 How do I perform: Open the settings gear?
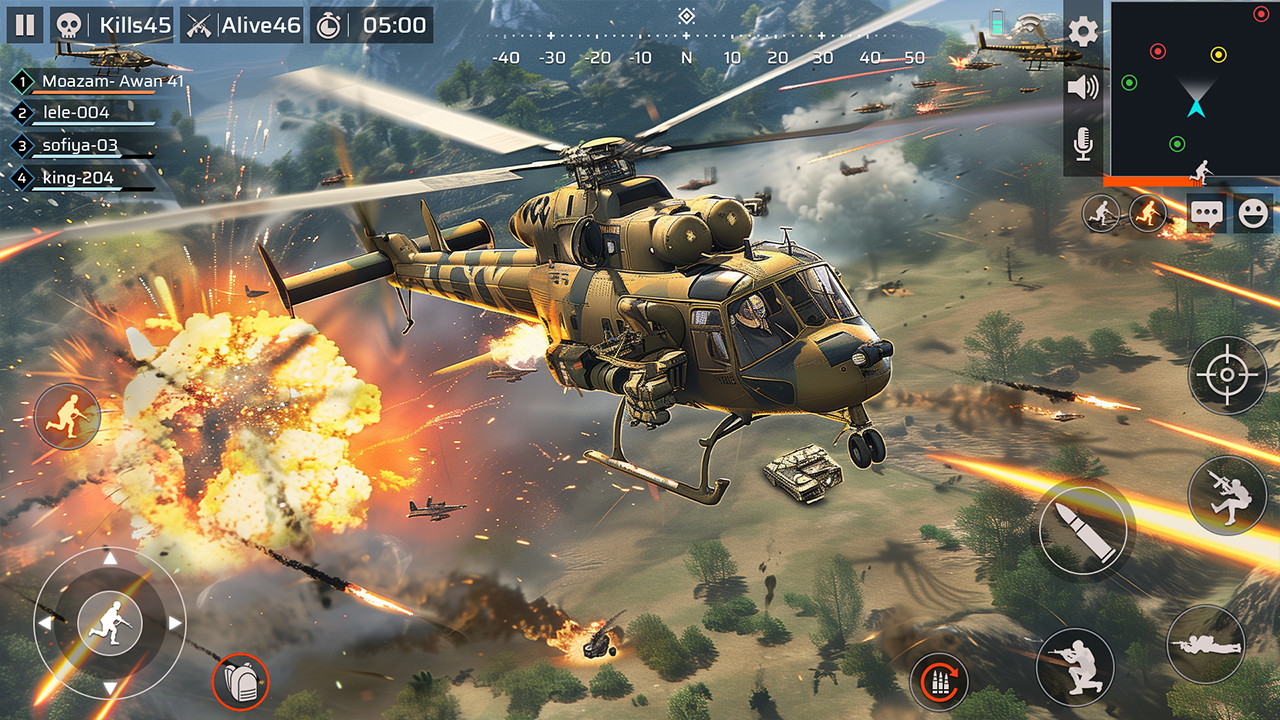(1083, 32)
